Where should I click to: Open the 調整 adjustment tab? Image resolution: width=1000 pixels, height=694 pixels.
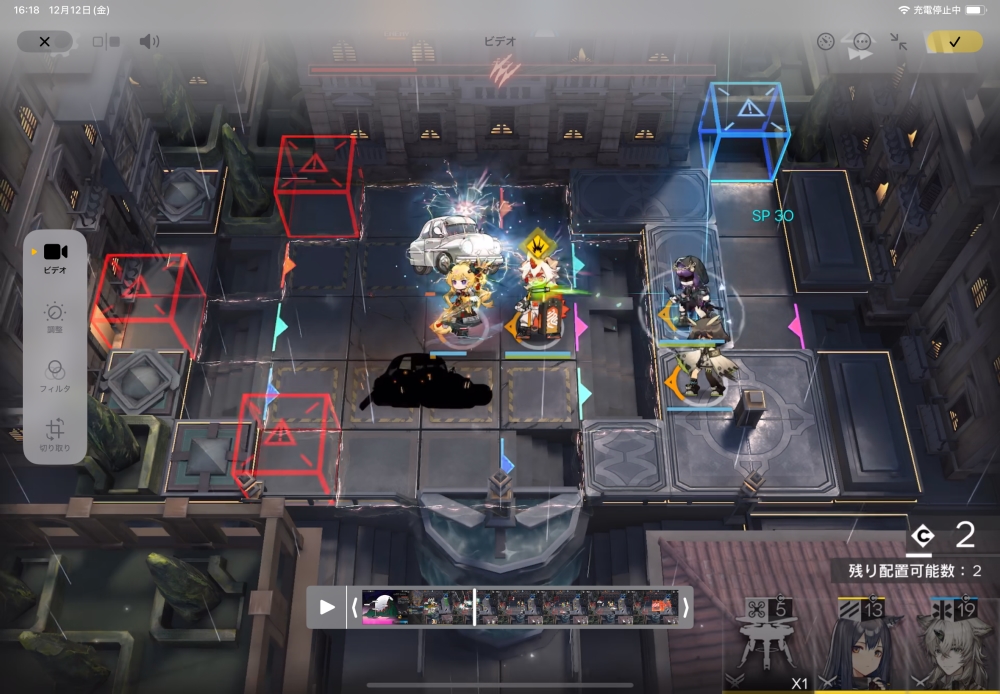55,317
